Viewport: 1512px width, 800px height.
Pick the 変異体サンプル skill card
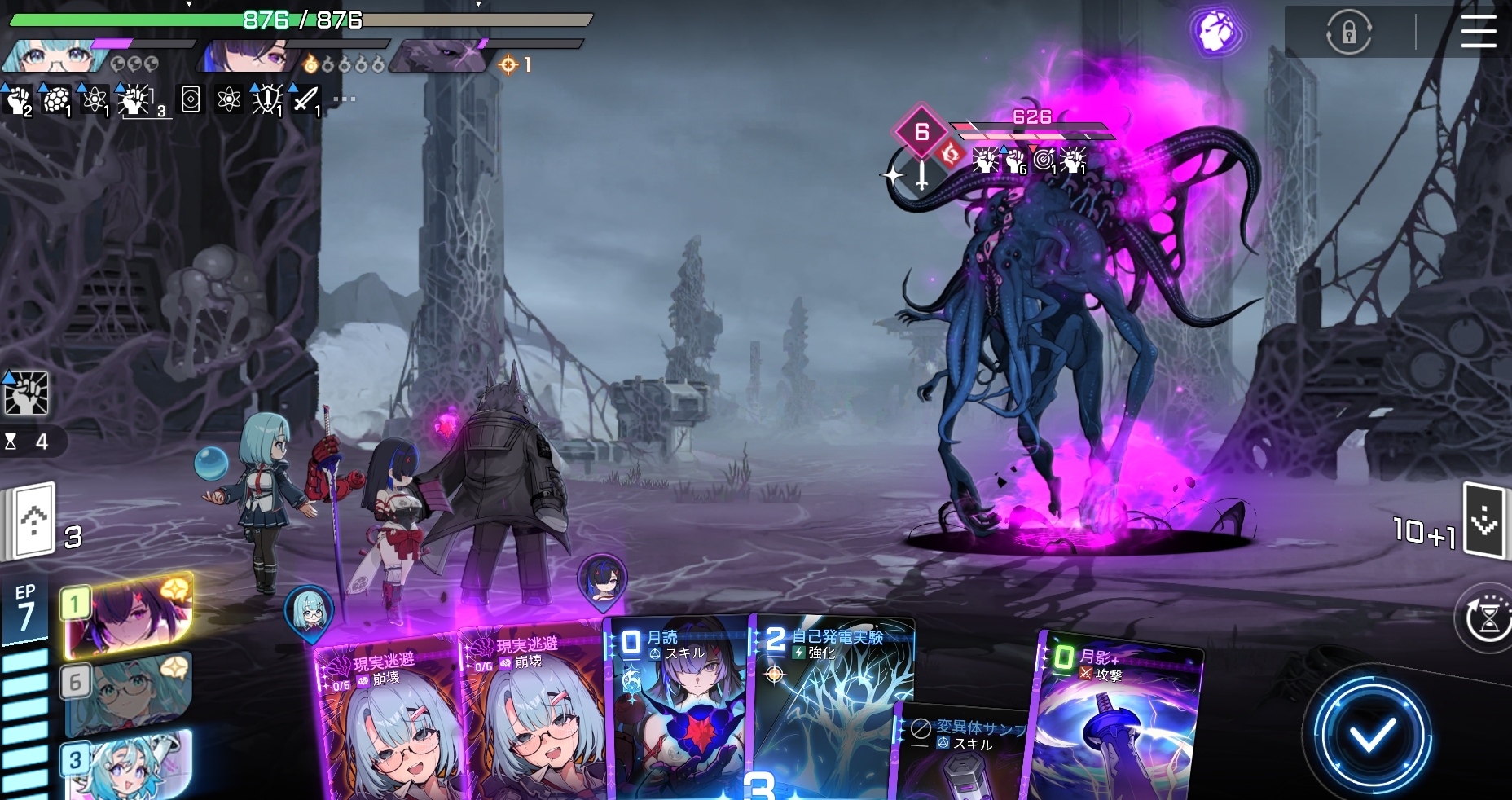pyautogui.click(x=961, y=754)
